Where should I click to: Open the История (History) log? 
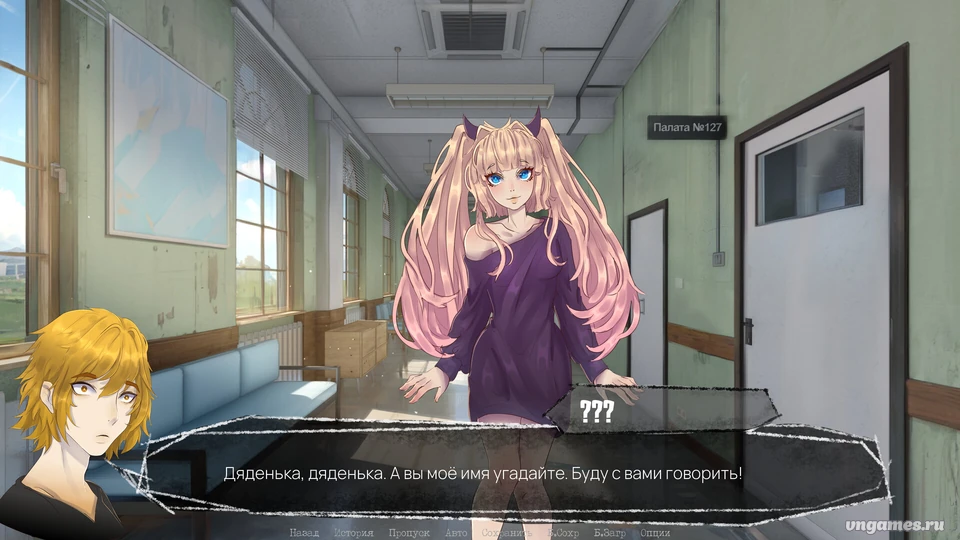pyautogui.click(x=353, y=533)
